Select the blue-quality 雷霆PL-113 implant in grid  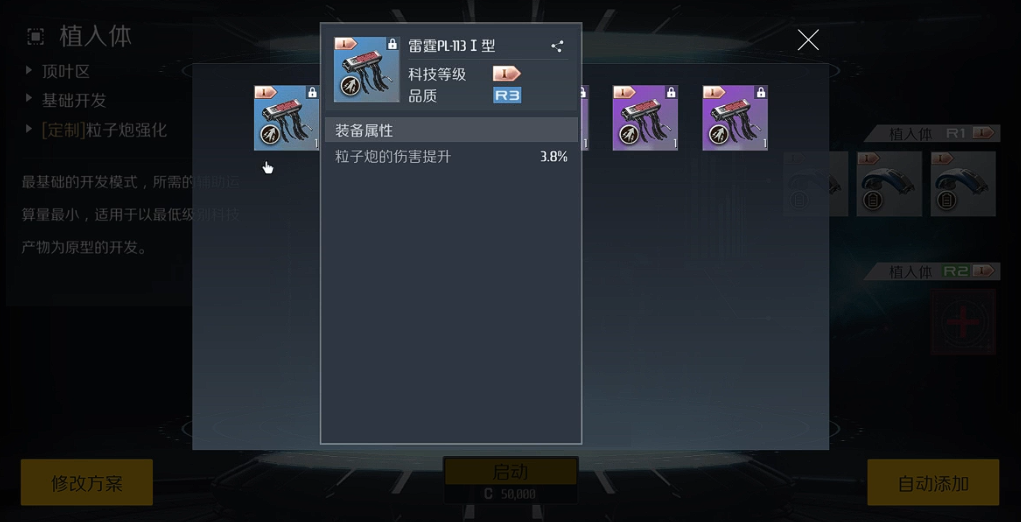pos(286,118)
